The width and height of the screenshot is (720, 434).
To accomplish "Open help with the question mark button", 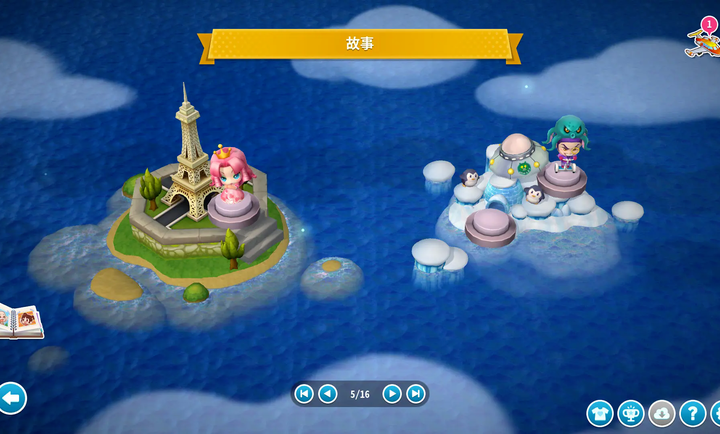I will [692, 413].
